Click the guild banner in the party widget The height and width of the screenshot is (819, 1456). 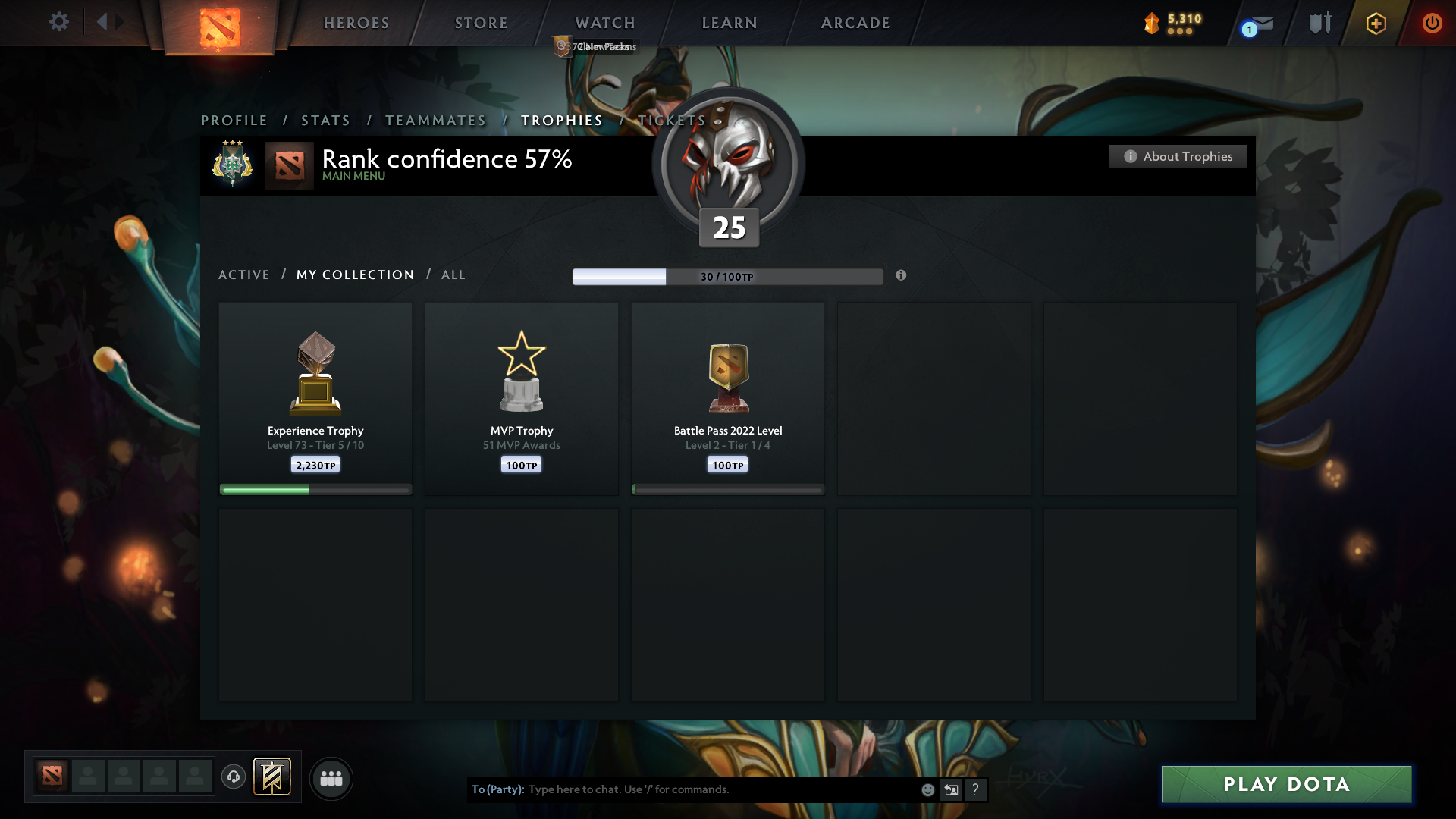273,777
